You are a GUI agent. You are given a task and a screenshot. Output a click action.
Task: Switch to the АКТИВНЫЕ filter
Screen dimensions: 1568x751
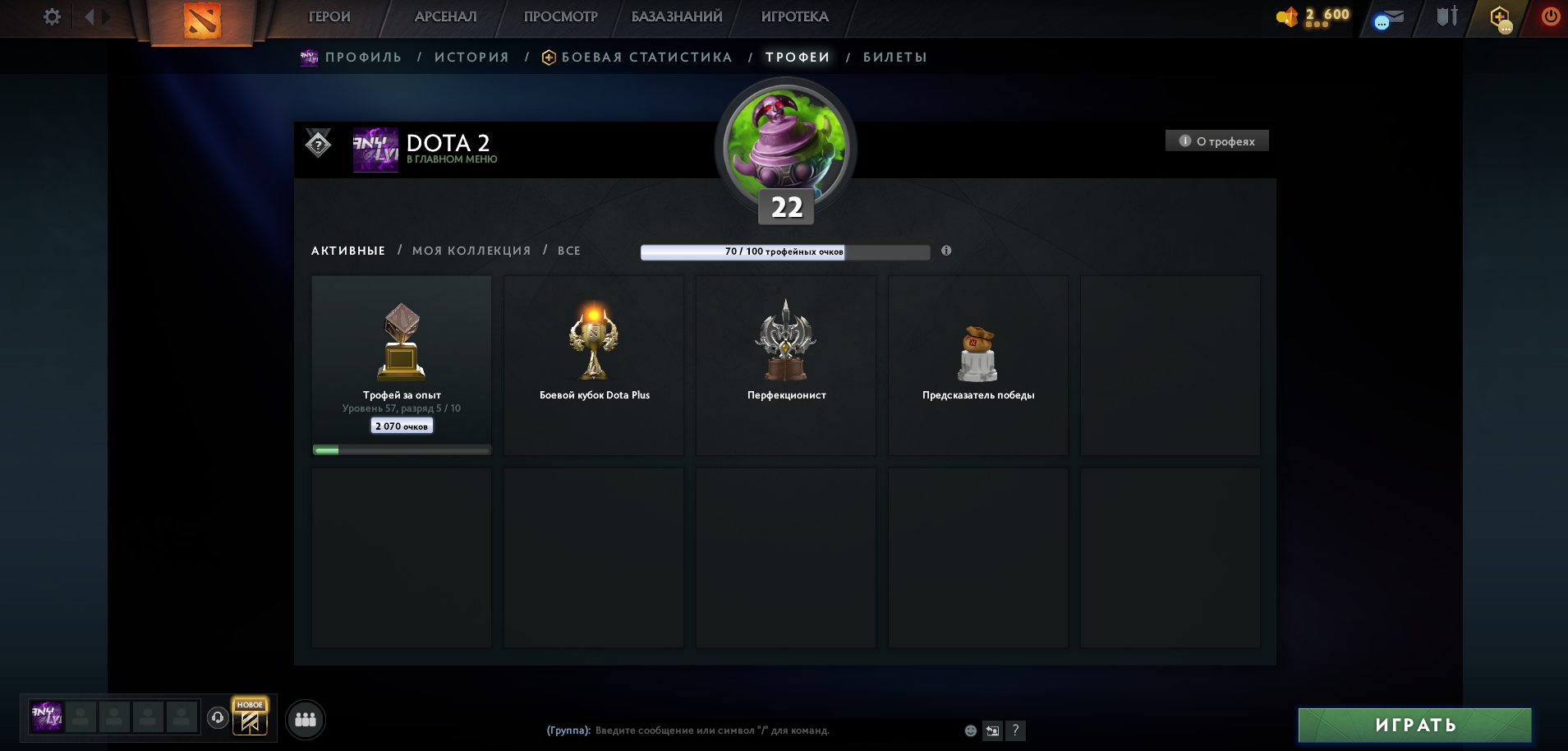[x=347, y=251]
